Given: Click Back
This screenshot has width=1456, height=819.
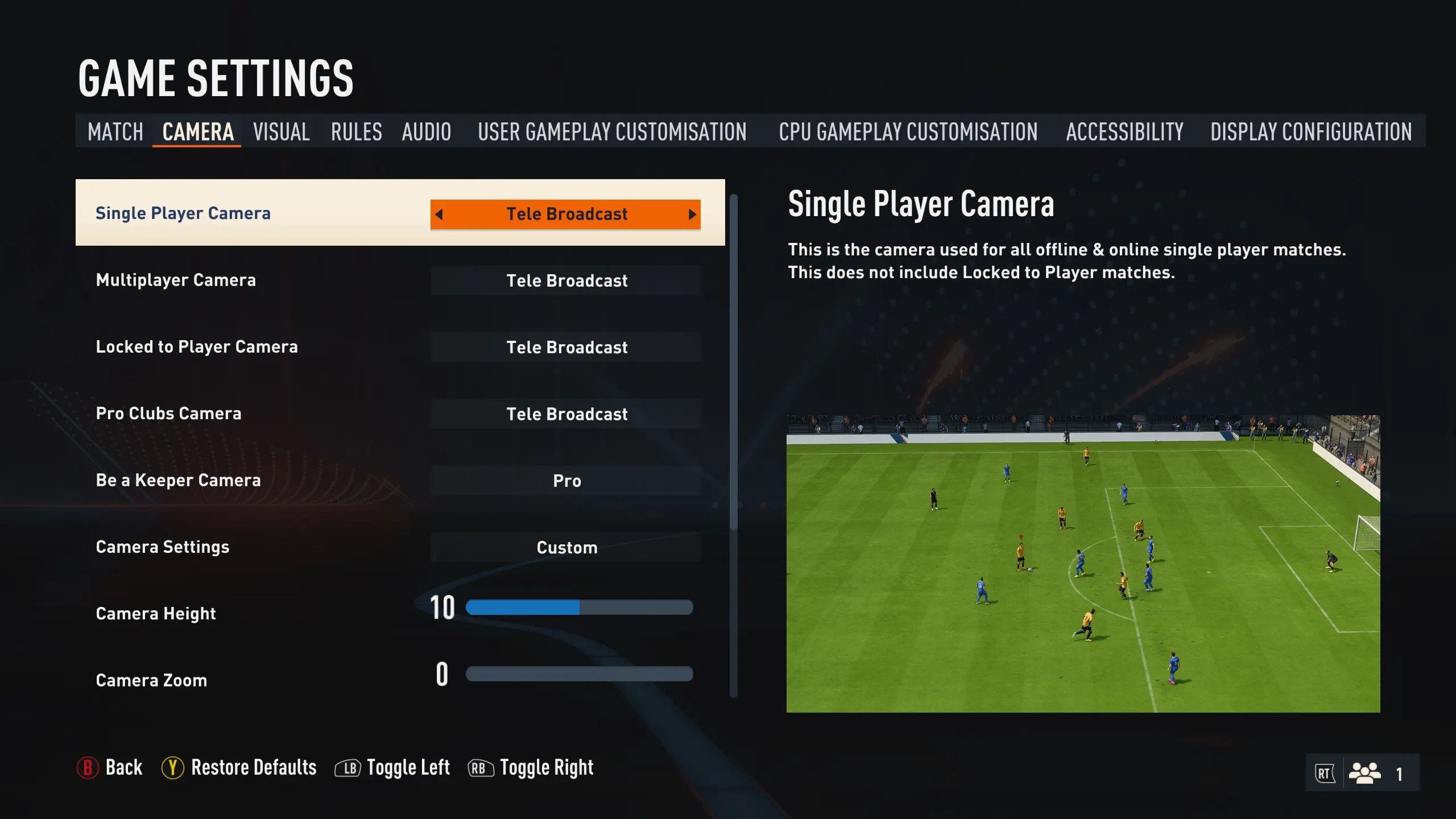Looking at the screenshot, I should pos(123,767).
